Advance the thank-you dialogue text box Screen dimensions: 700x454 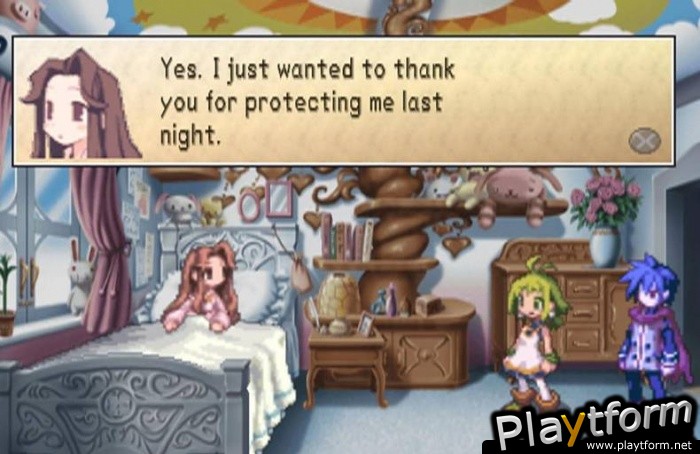click(644, 140)
